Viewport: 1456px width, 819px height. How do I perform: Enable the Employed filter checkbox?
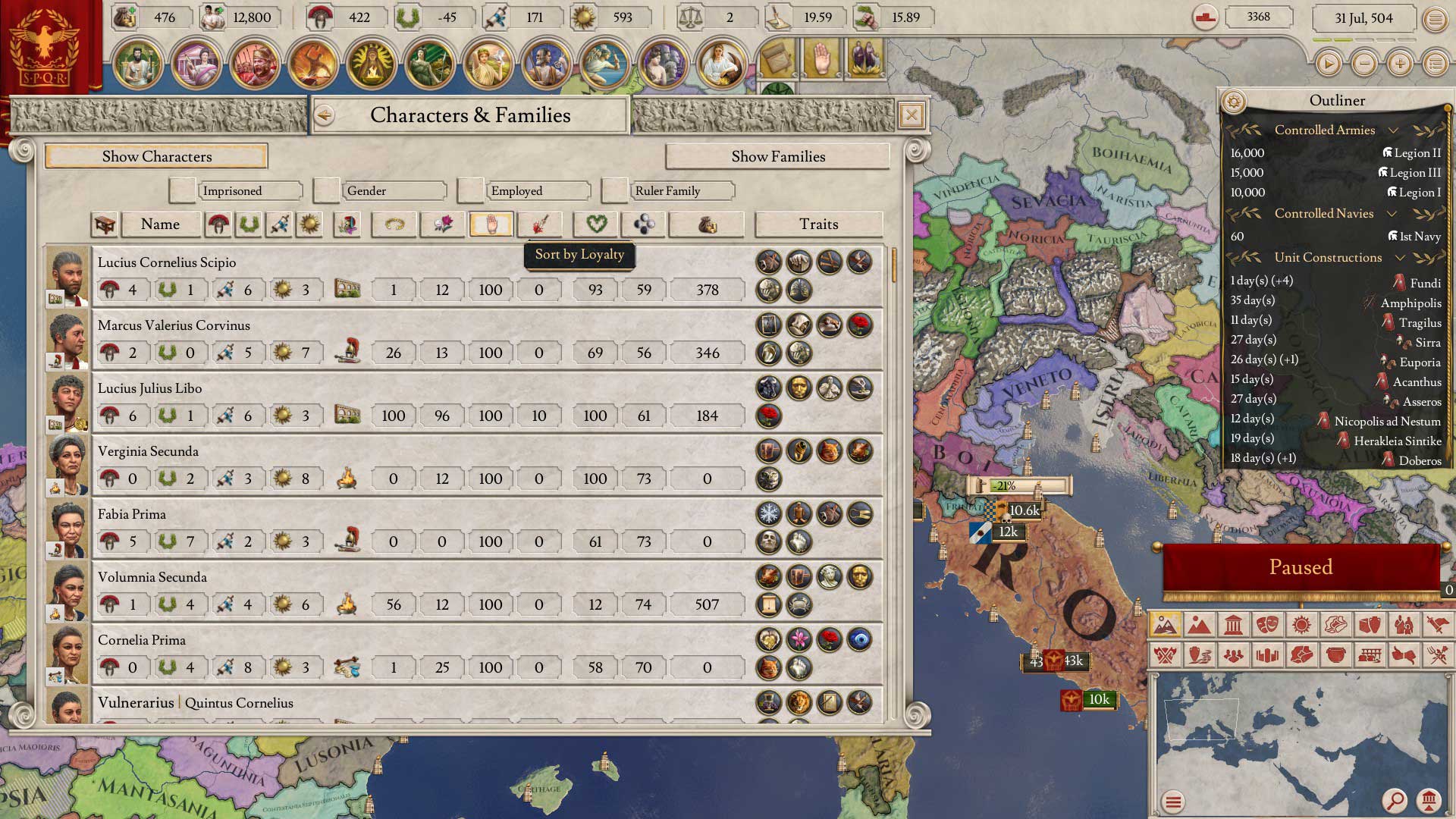point(470,190)
